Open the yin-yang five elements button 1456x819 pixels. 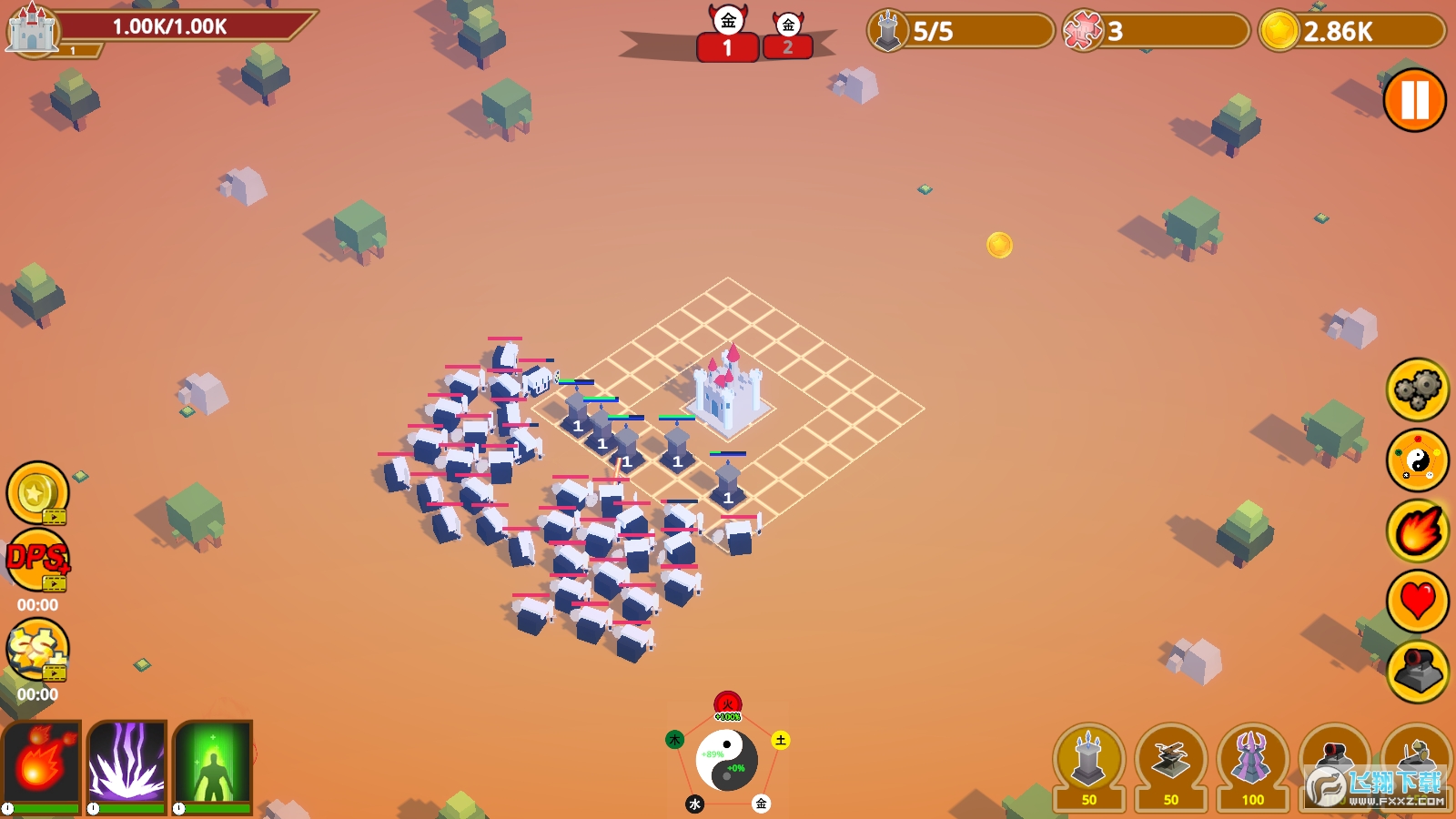coord(1417,460)
